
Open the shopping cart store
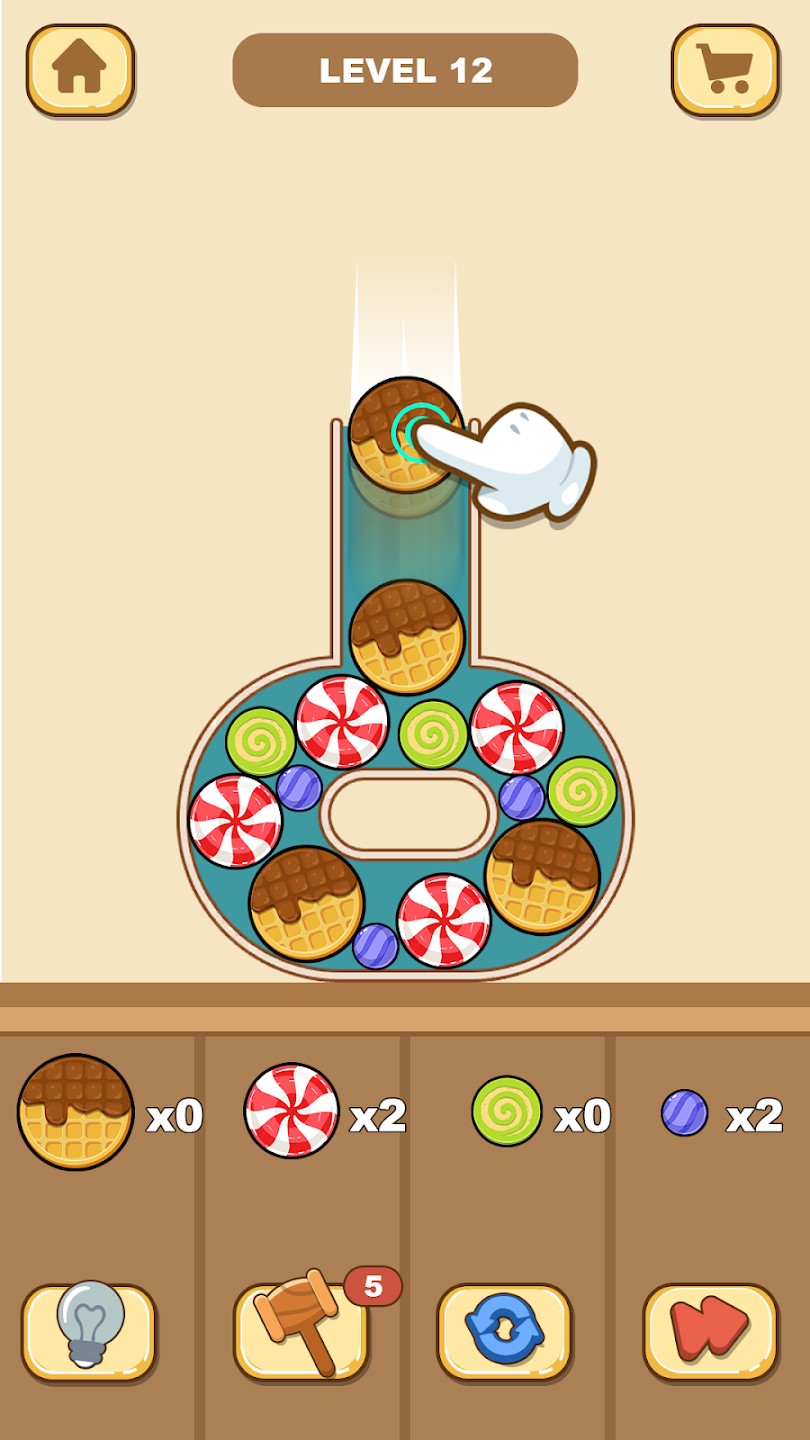tap(725, 69)
